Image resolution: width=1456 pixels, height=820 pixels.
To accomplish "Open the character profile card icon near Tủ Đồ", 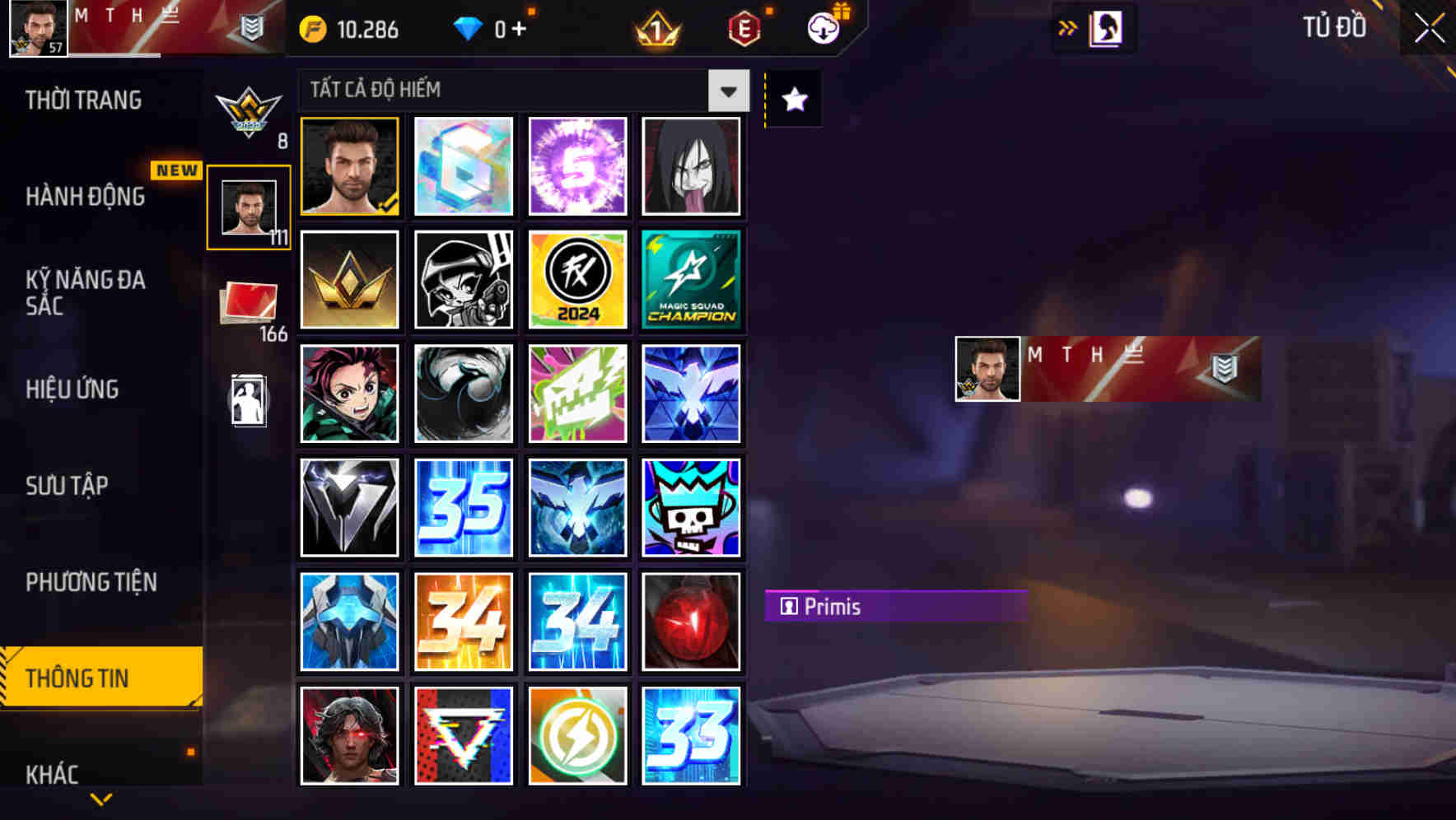I will (x=1104, y=27).
